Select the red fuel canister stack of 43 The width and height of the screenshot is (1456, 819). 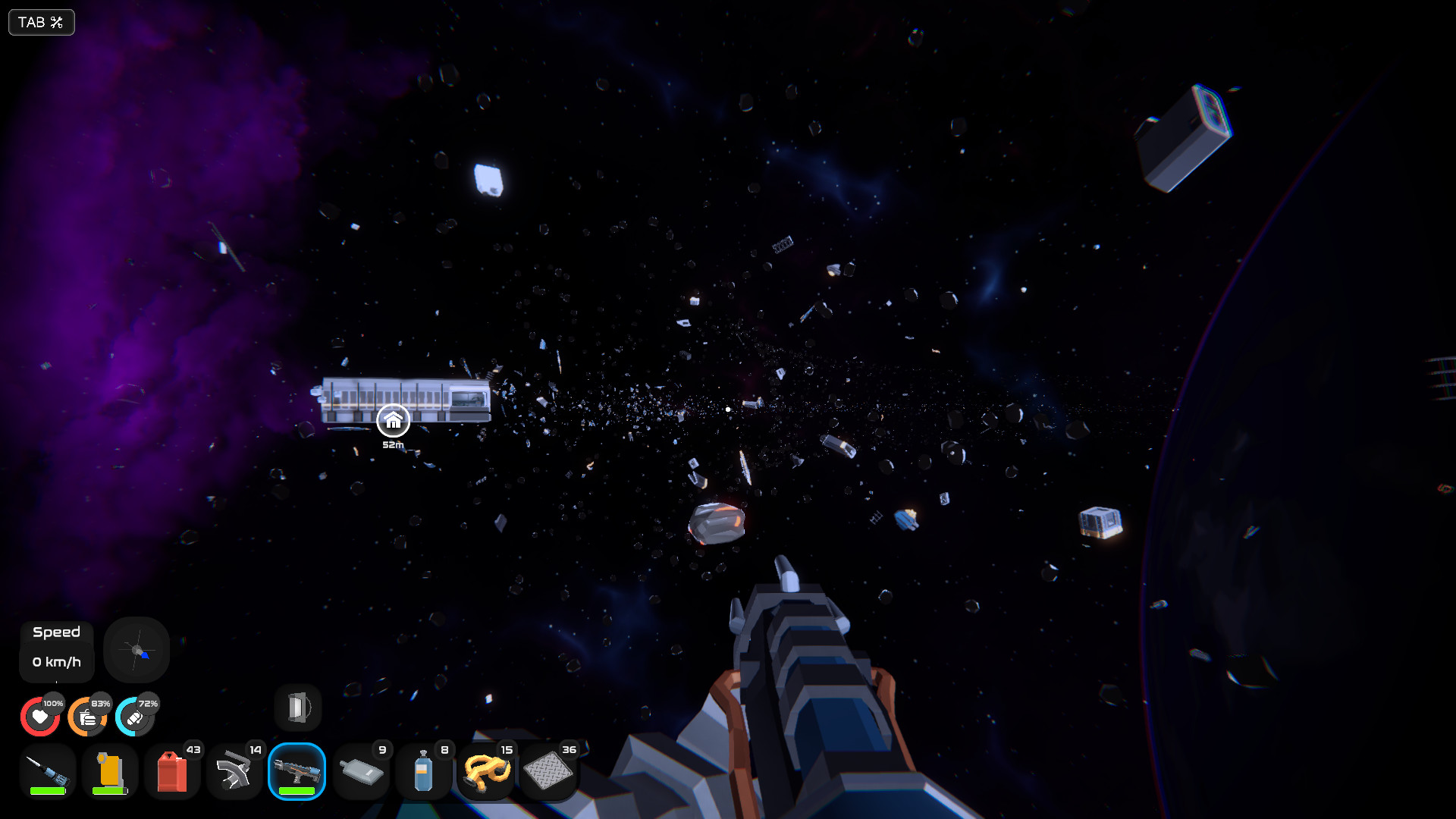(x=172, y=770)
